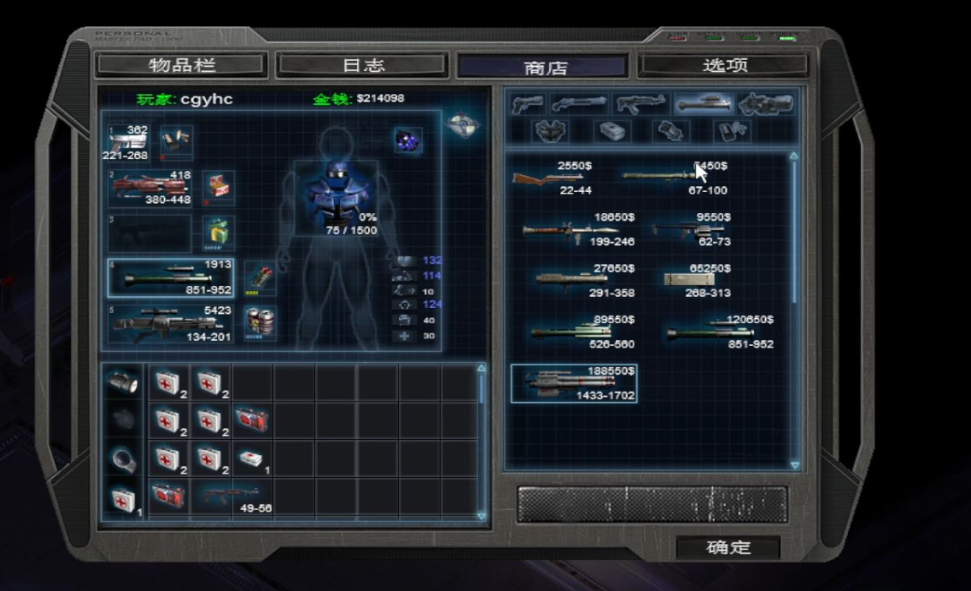
Task: Select the 89550$ launcher
Action: click(572, 331)
